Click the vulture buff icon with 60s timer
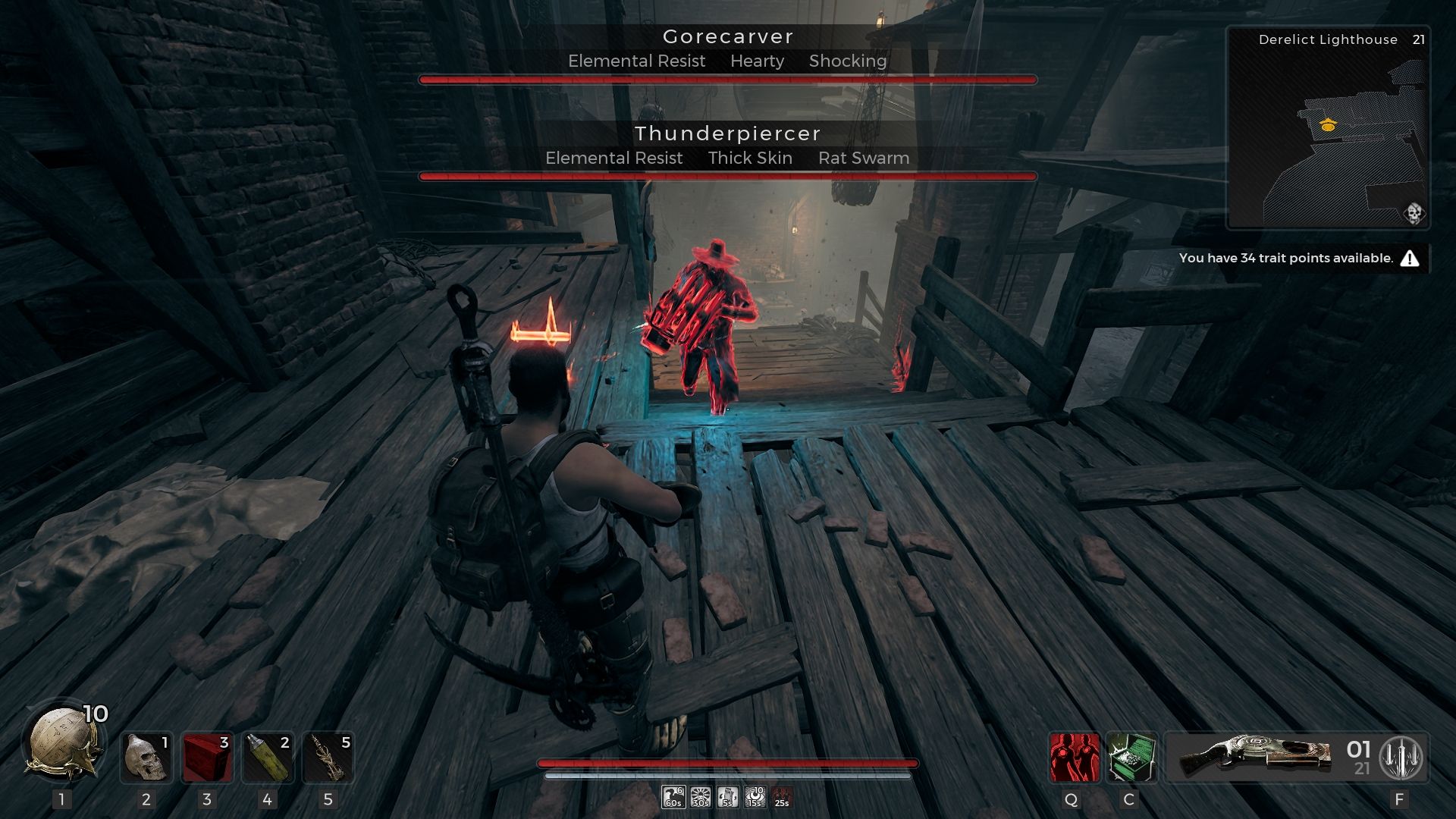 coord(673,798)
